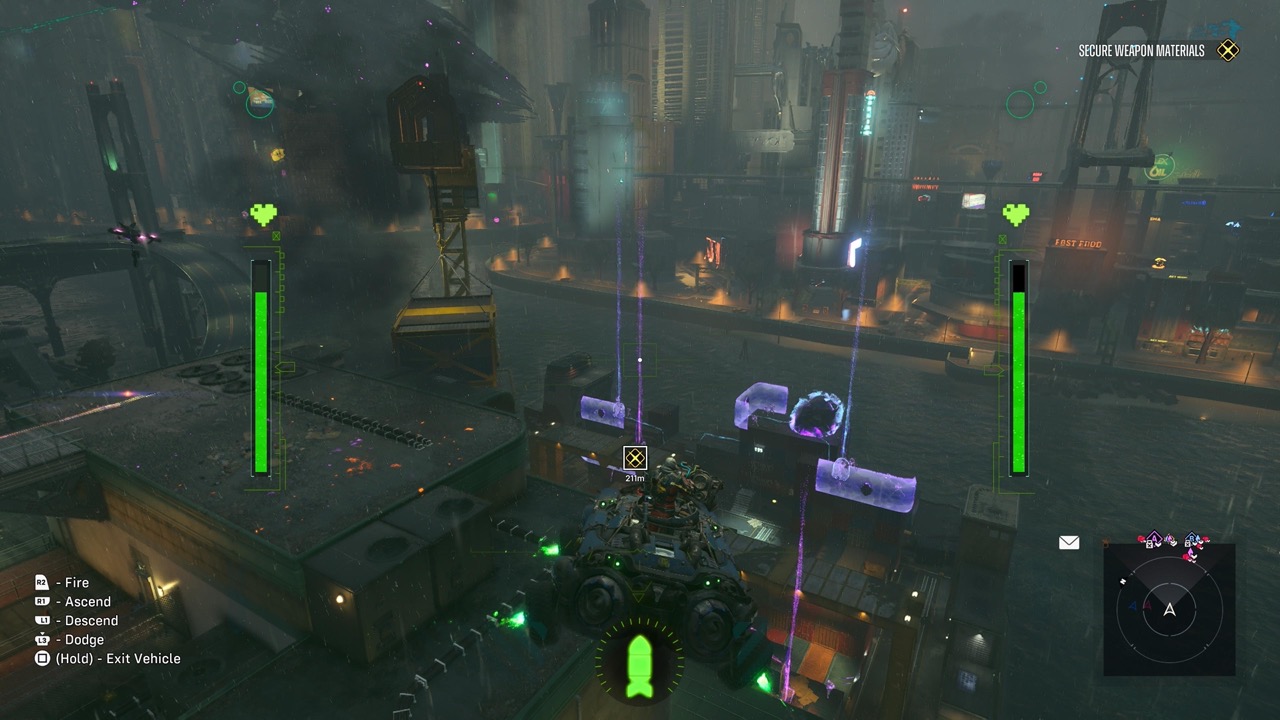Click the green heart above the right health bar
Viewport: 1280px width, 720px height.
point(1016,212)
